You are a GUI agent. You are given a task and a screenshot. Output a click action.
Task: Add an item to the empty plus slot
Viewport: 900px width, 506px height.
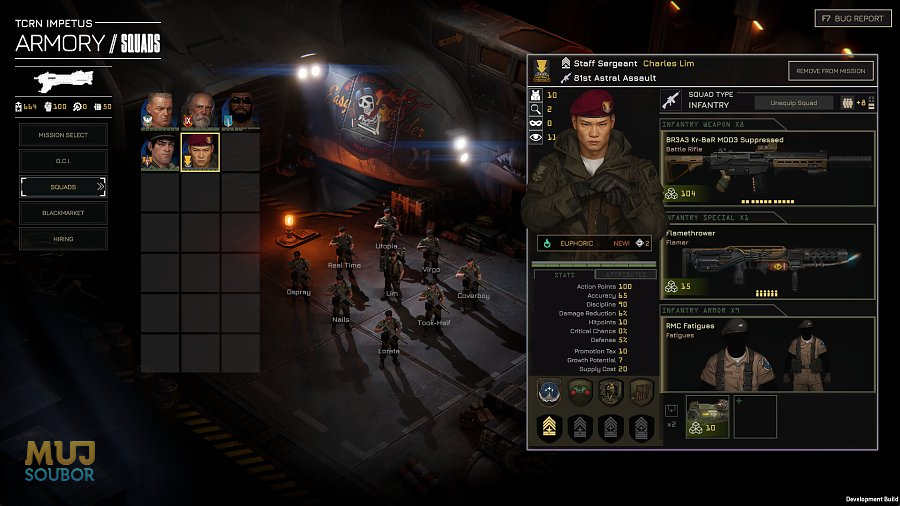click(755, 416)
